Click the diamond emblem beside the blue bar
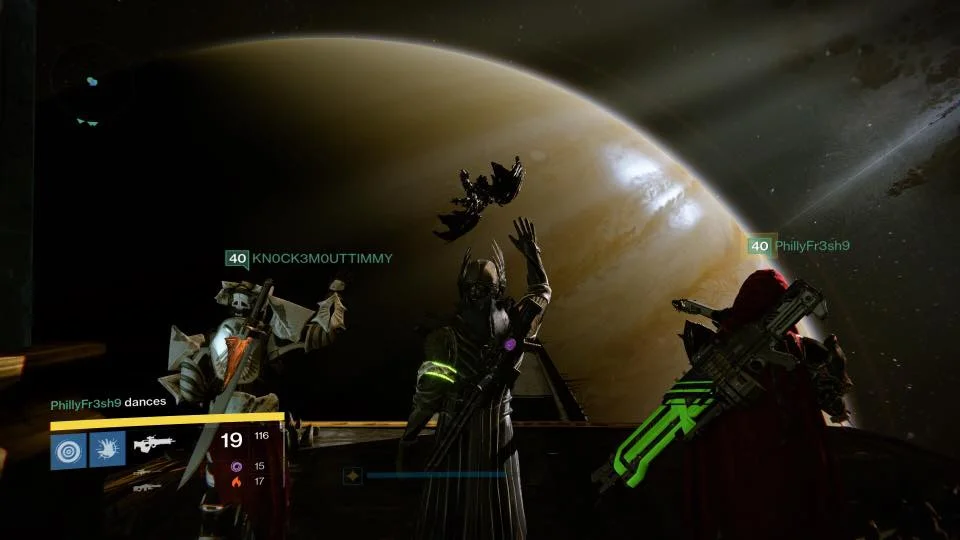This screenshot has height=540, width=960. coord(352,476)
